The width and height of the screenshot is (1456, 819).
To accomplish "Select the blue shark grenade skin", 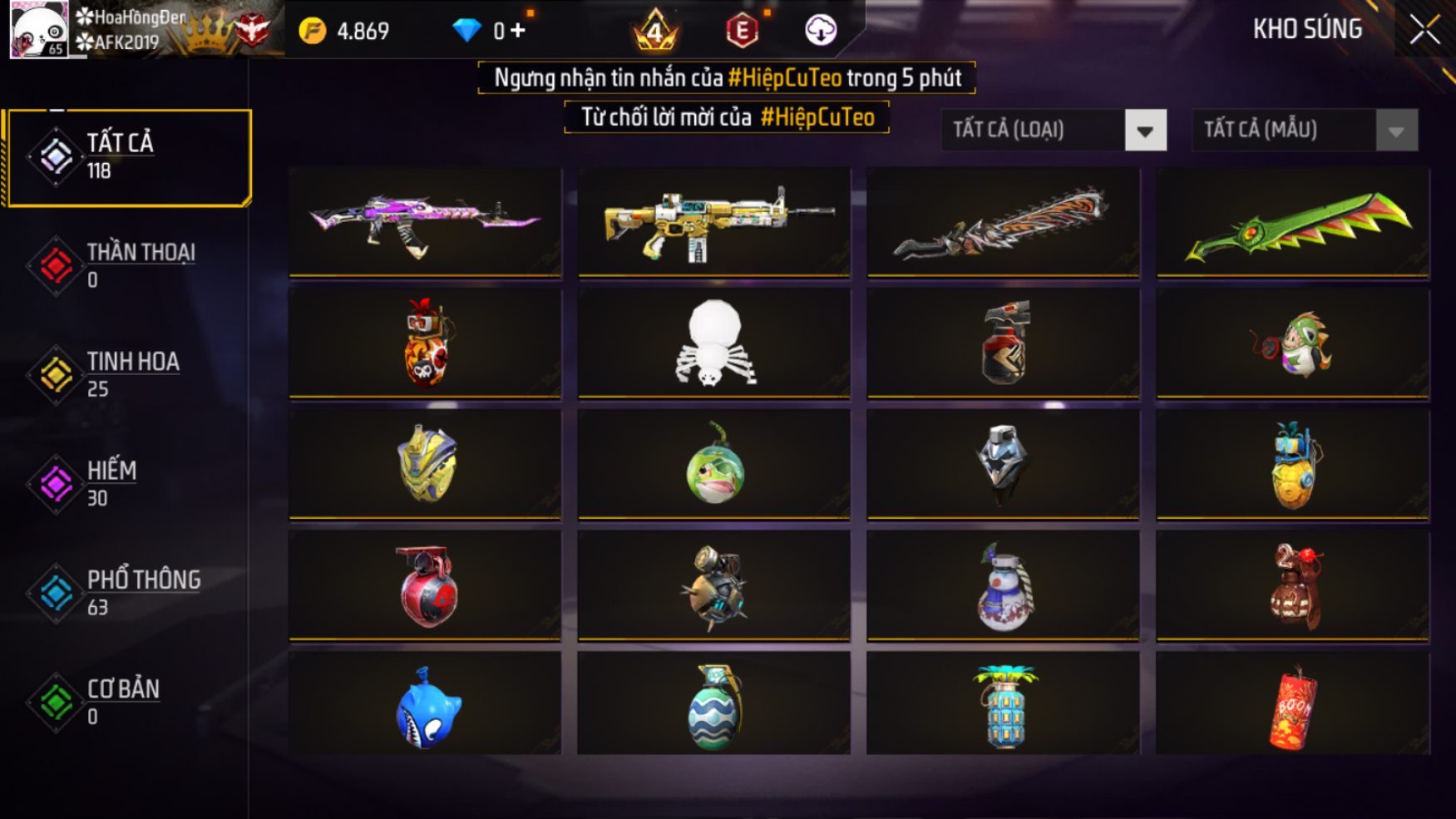I will coord(425,705).
